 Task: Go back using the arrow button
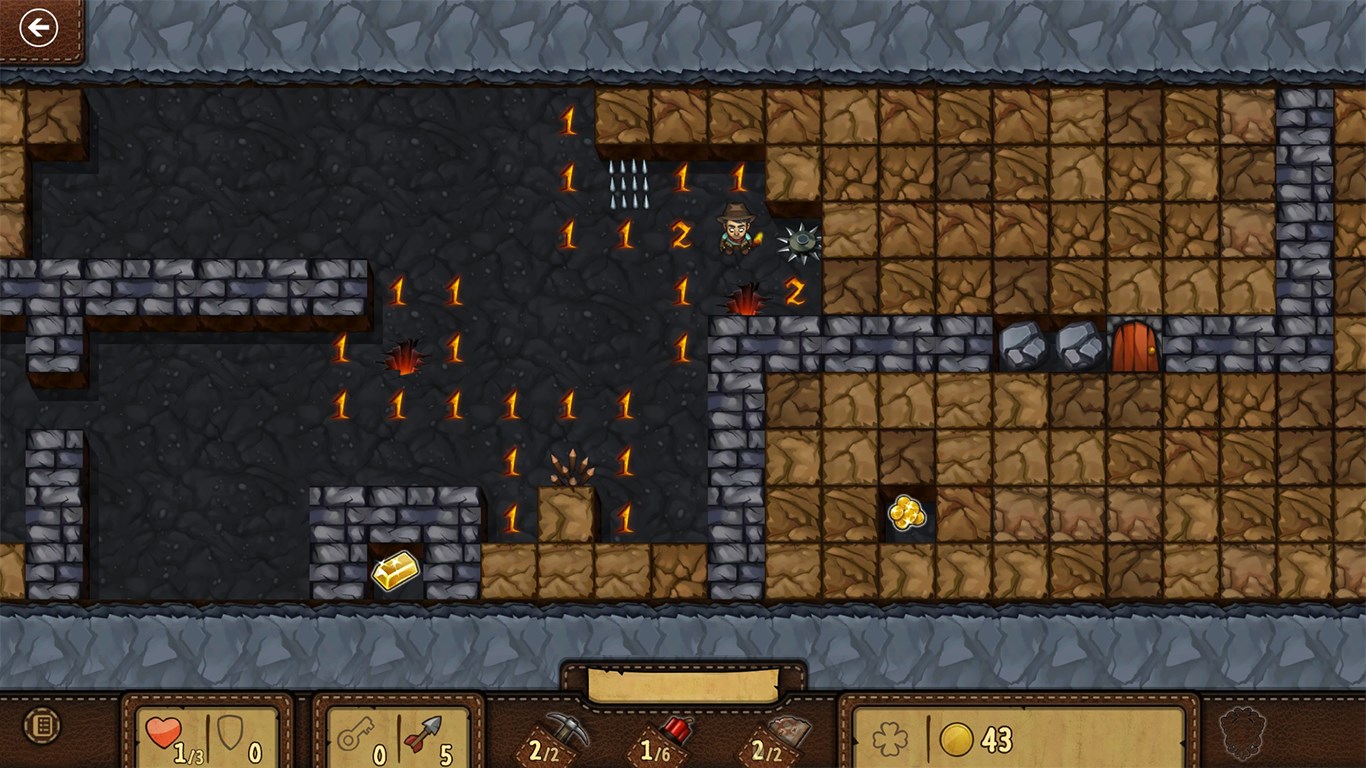coord(39,28)
